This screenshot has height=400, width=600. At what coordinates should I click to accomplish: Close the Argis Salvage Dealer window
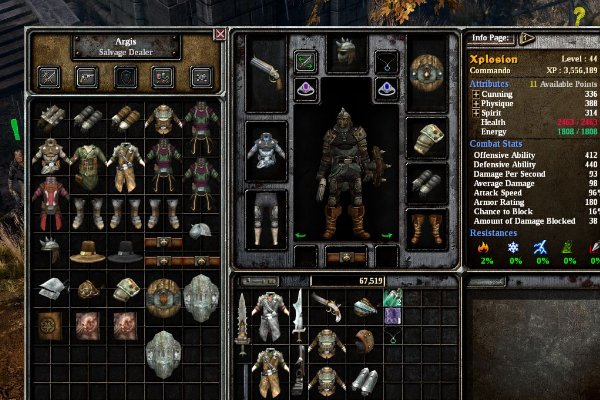pos(220,34)
